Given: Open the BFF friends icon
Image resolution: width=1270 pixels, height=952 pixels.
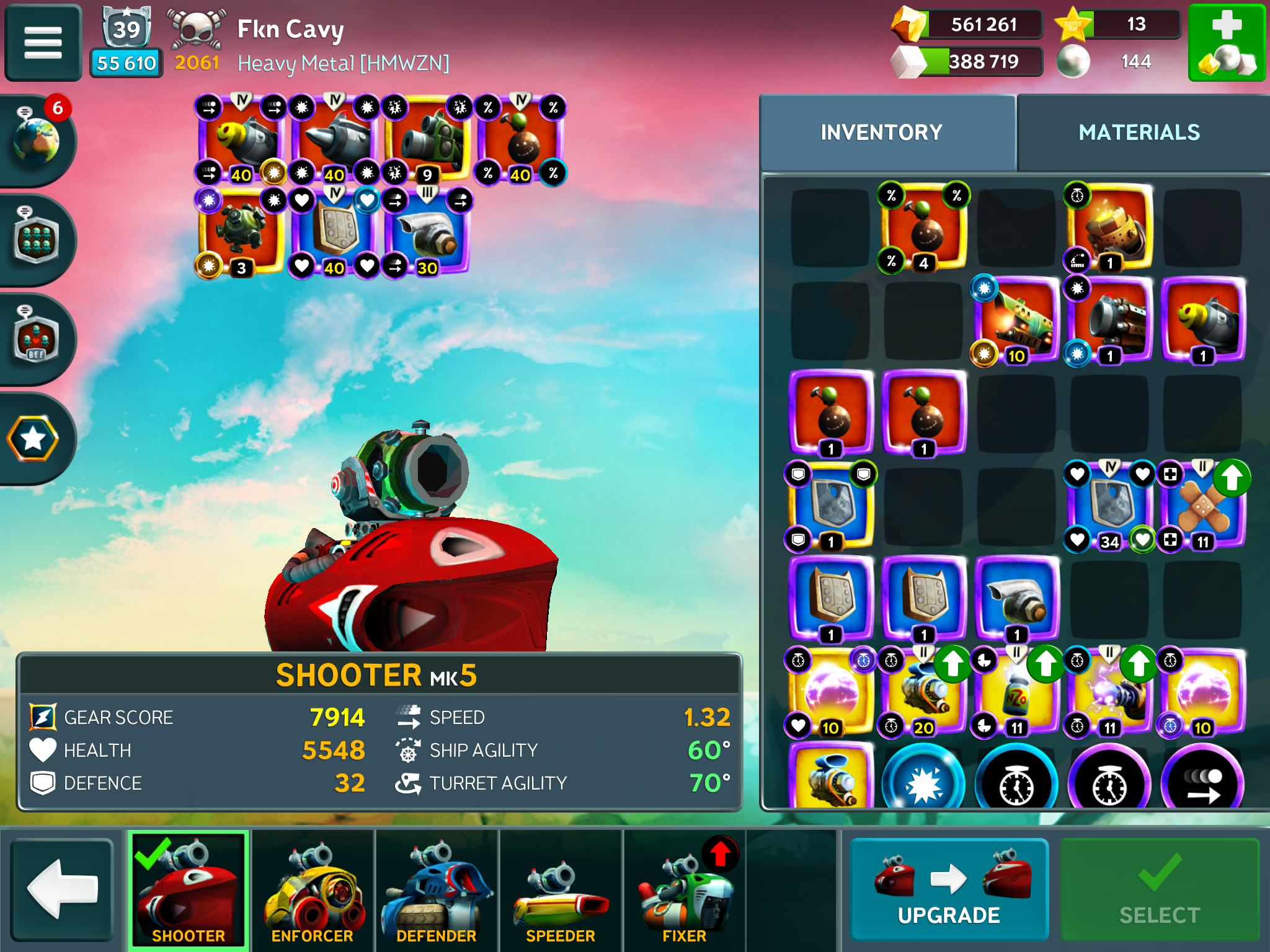Looking at the screenshot, I should pyautogui.click(x=36, y=339).
